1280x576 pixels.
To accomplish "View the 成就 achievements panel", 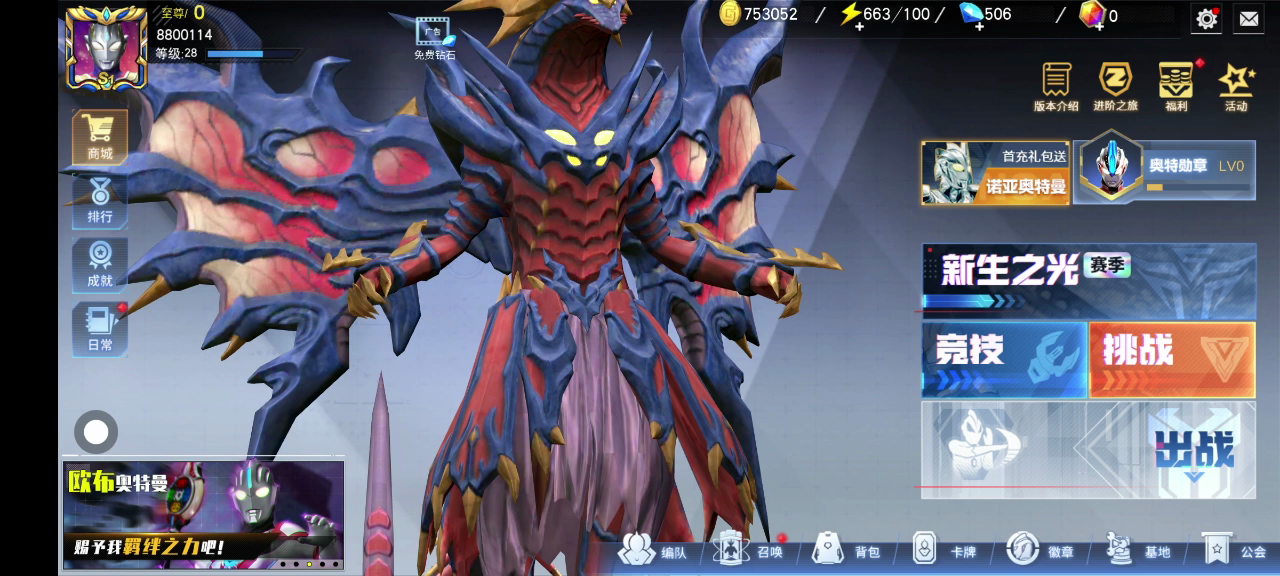I will click(x=100, y=265).
